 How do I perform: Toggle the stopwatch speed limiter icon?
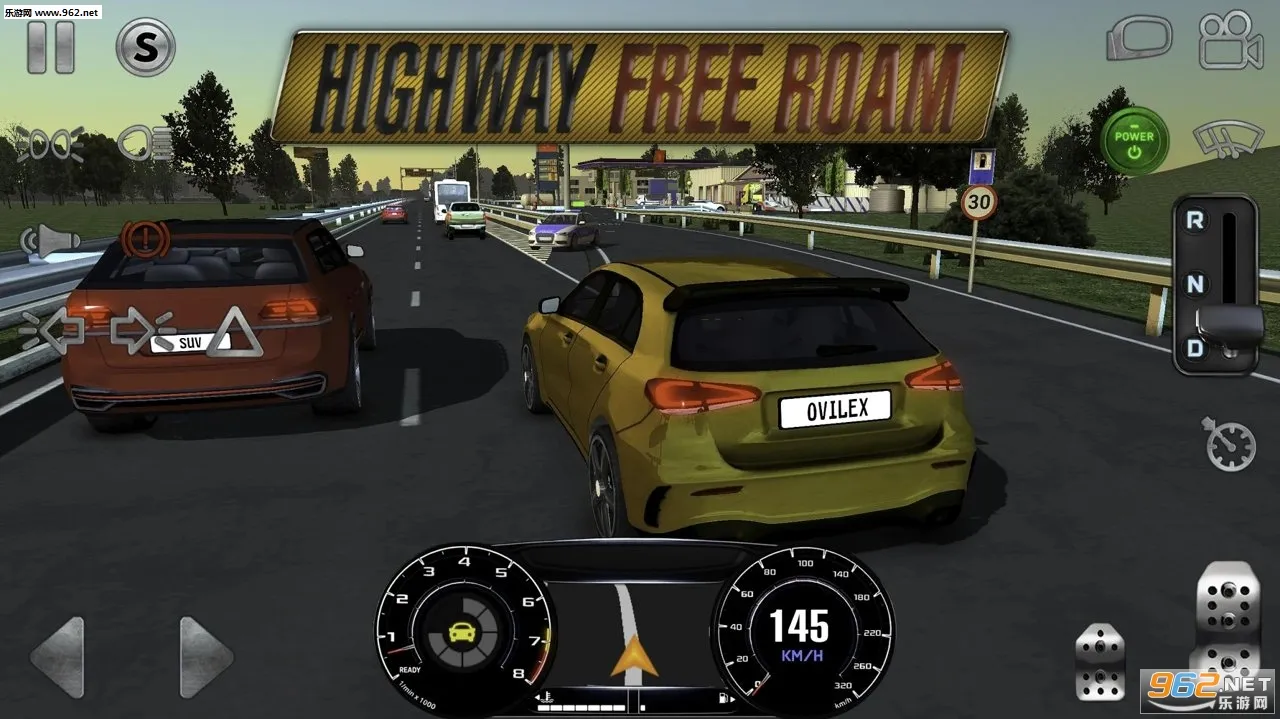(1229, 444)
